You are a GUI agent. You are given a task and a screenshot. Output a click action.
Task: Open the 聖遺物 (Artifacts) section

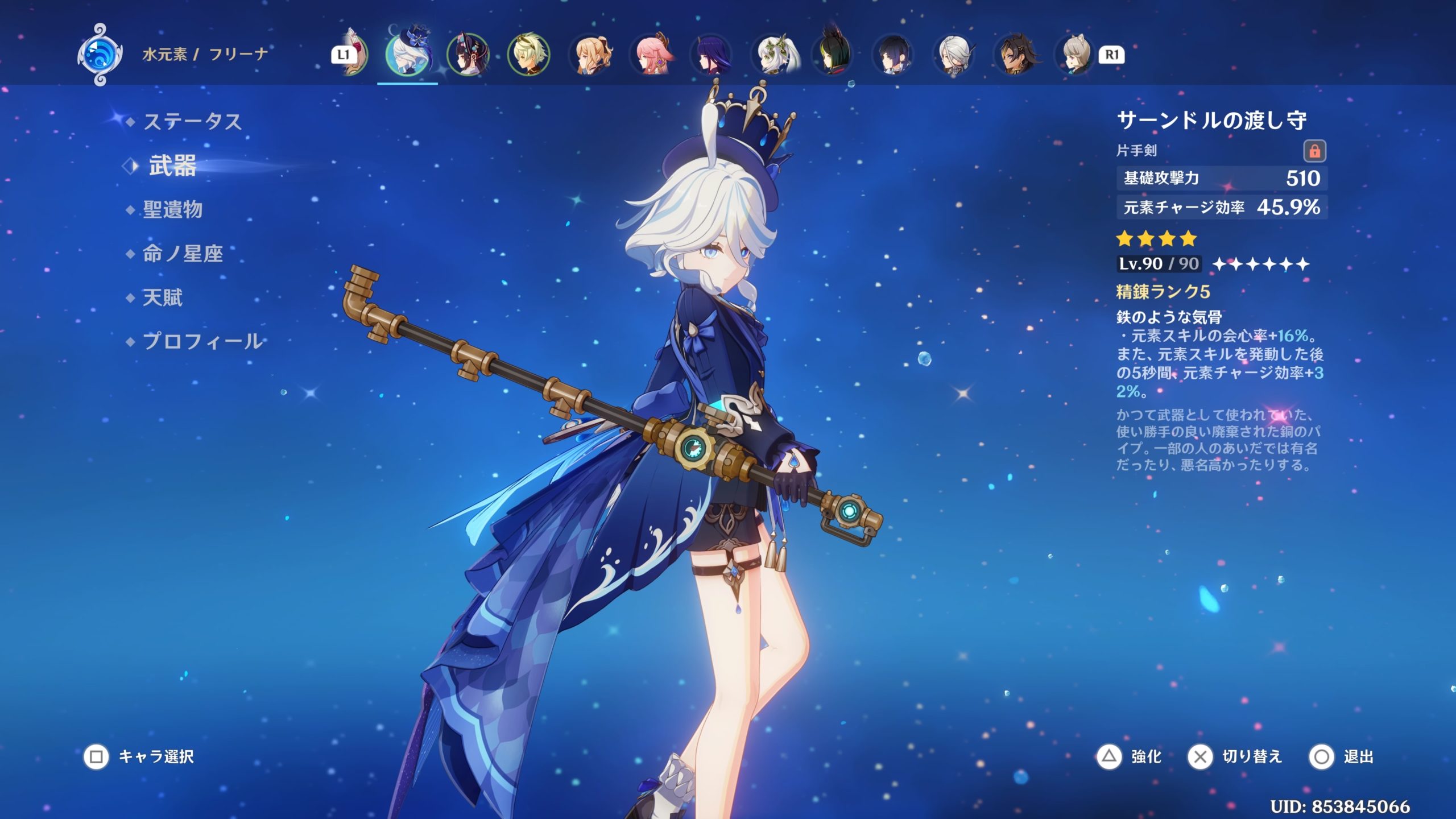(172, 209)
